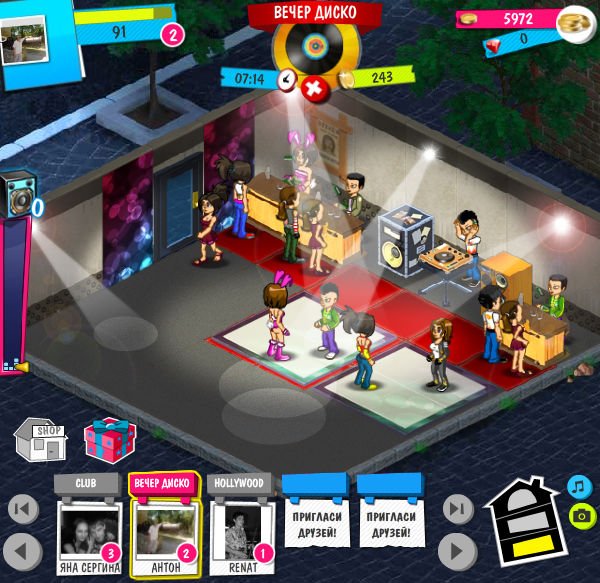Cancel the disco party with the red X
This screenshot has width=600, height=583.
coord(313,89)
